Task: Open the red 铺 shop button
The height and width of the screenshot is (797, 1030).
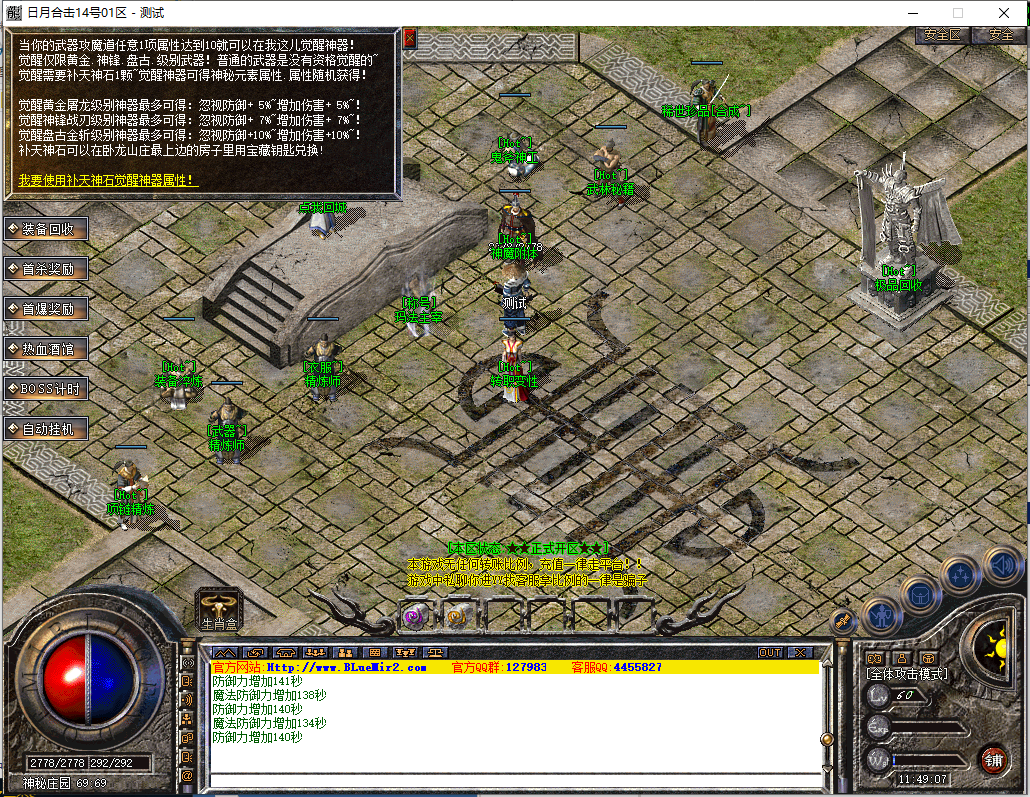Action: point(992,758)
